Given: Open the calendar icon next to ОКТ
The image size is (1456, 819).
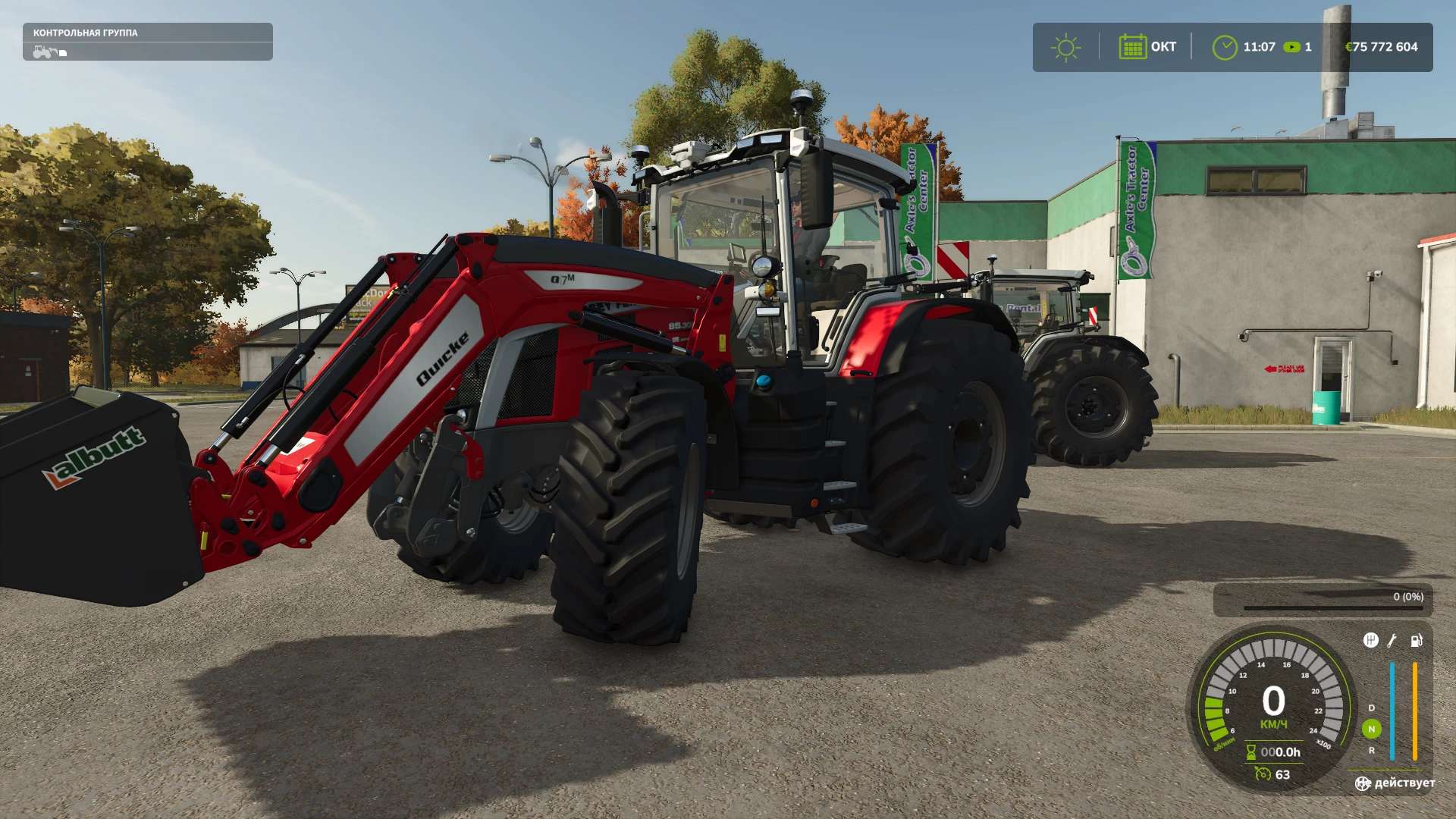Looking at the screenshot, I should (1132, 47).
